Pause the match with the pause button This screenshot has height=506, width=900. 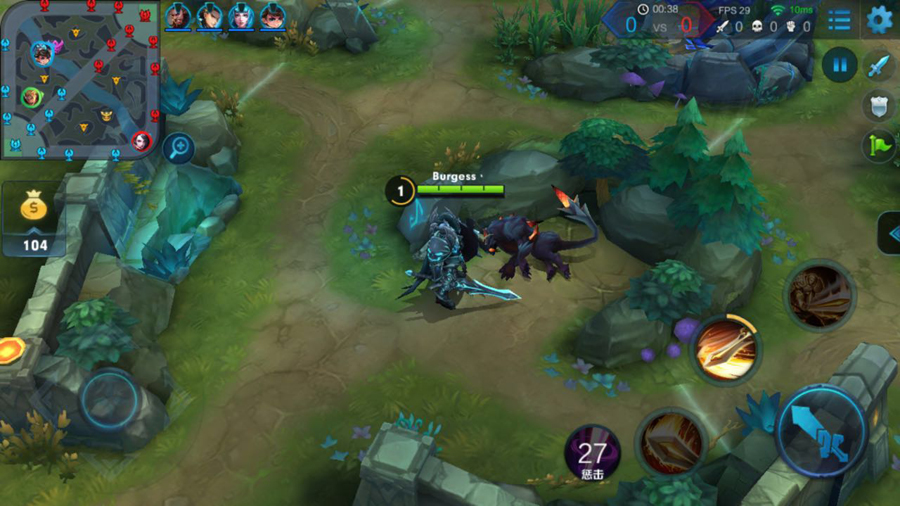pos(839,66)
